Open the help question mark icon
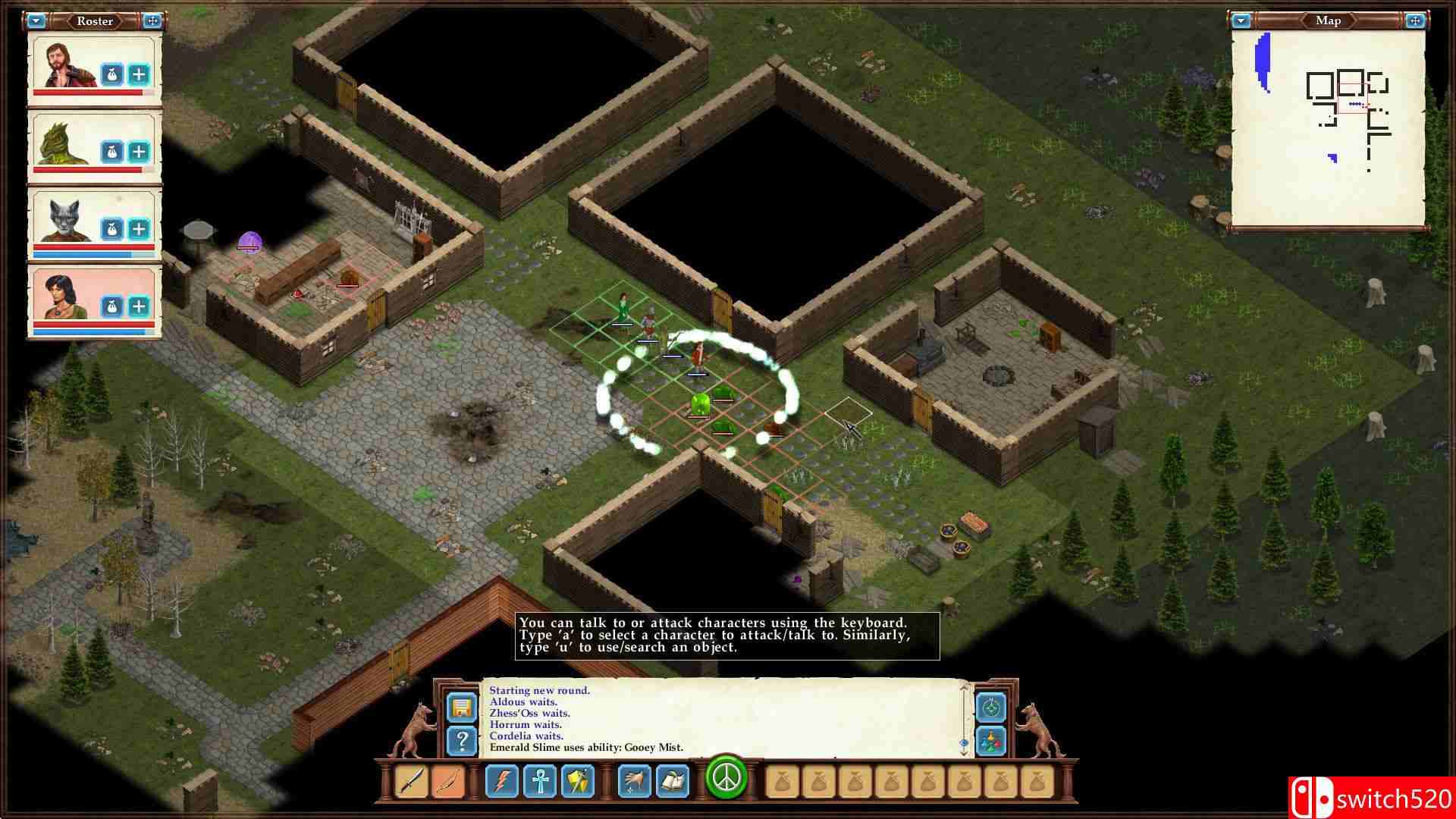Screen dimensions: 1456x819 click(x=463, y=742)
